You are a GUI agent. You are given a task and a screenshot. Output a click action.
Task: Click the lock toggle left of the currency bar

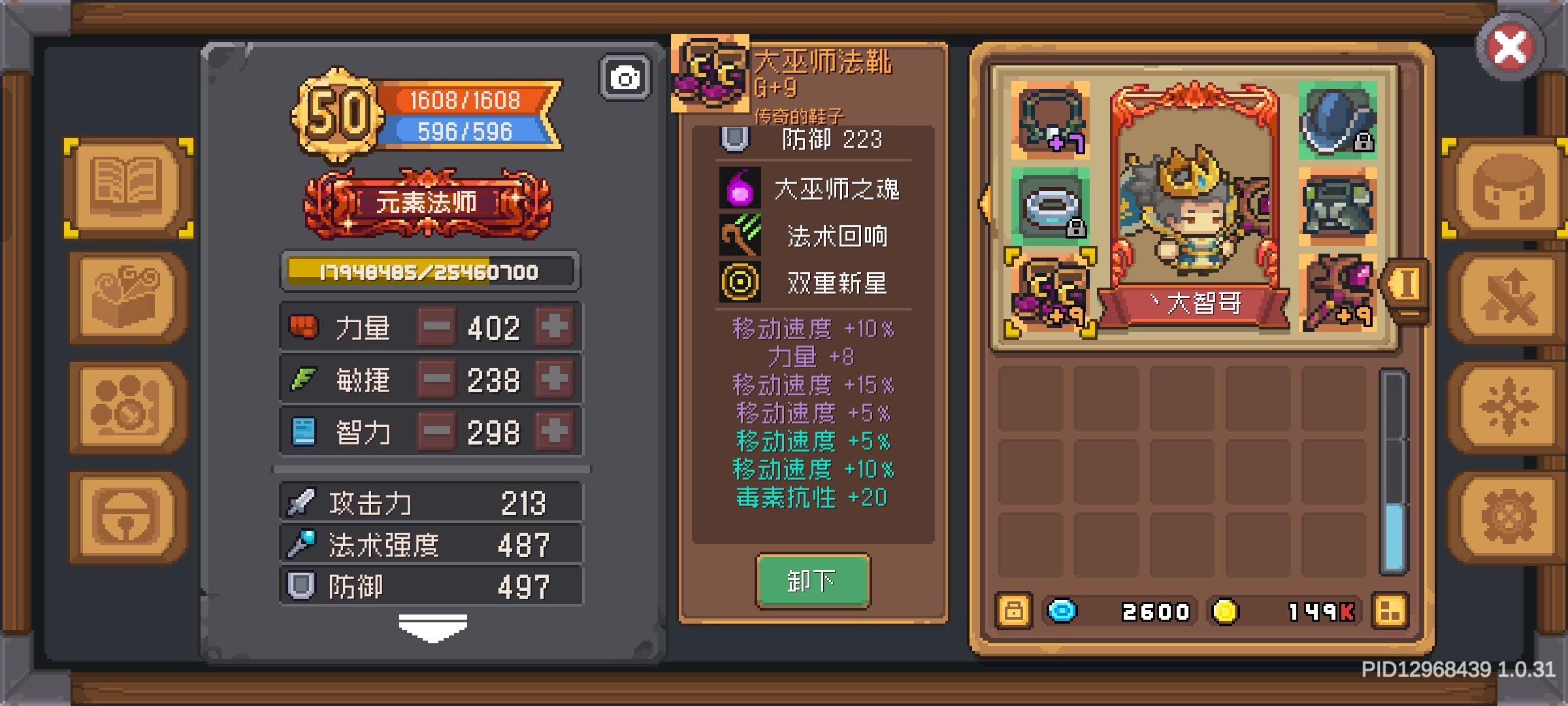pyautogui.click(x=1013, y=611)
